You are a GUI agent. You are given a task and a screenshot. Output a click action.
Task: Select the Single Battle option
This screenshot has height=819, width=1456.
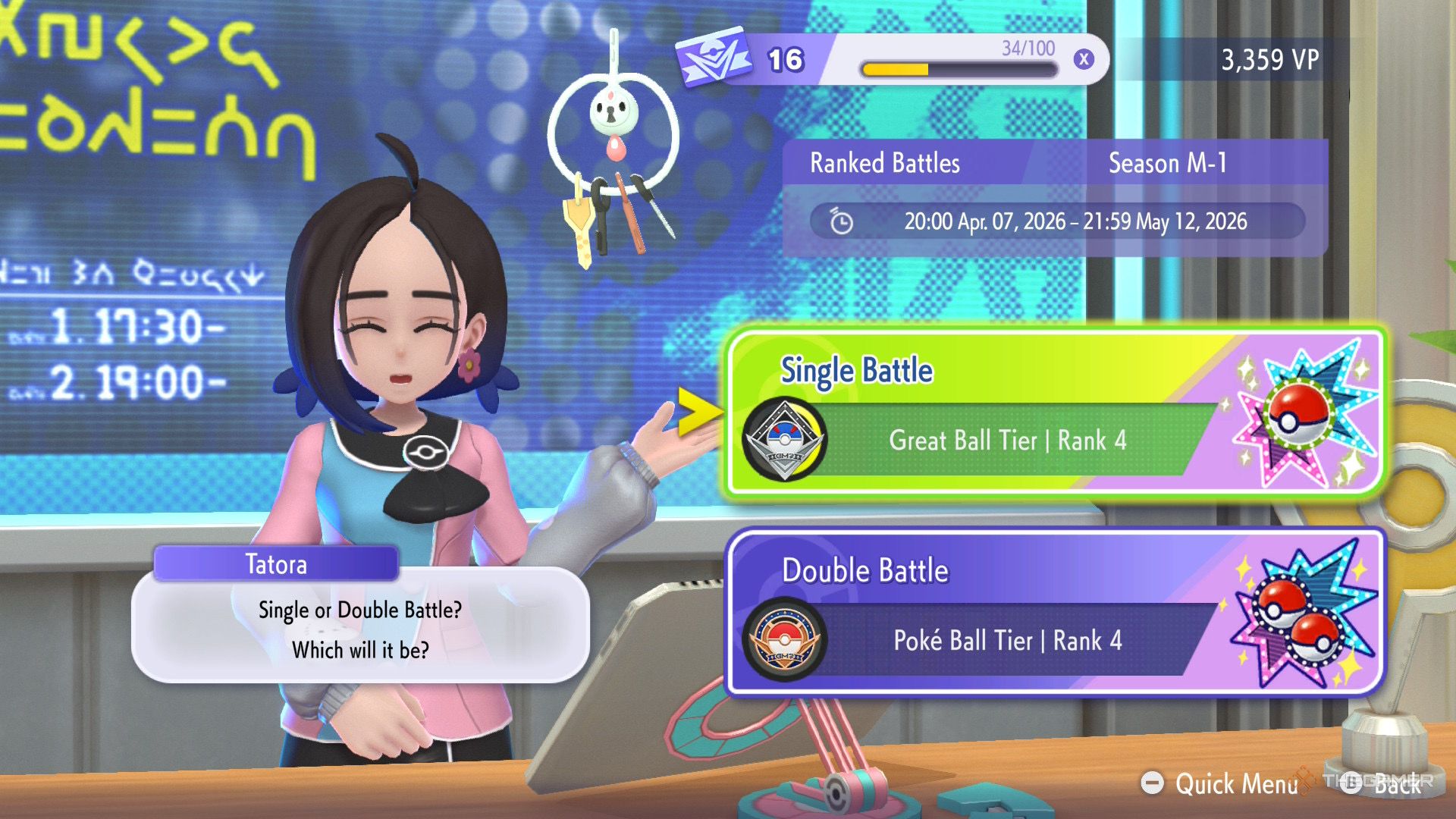pos(1054,413)
